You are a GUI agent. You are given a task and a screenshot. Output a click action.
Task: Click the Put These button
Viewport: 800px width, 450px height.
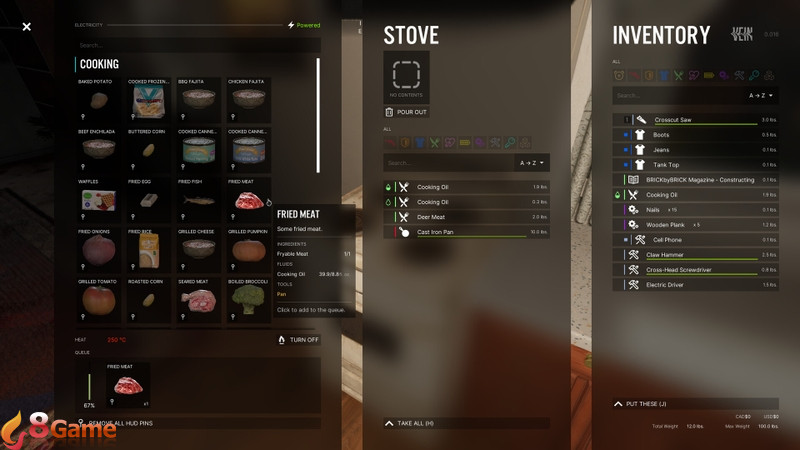click(x=645, y=404)
